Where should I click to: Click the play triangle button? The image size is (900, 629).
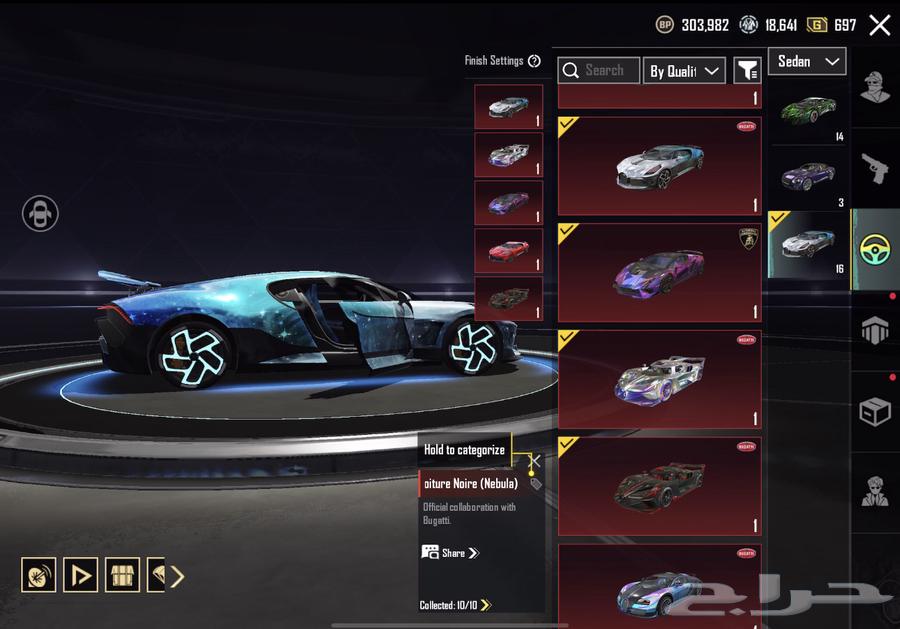pos(81,575)
